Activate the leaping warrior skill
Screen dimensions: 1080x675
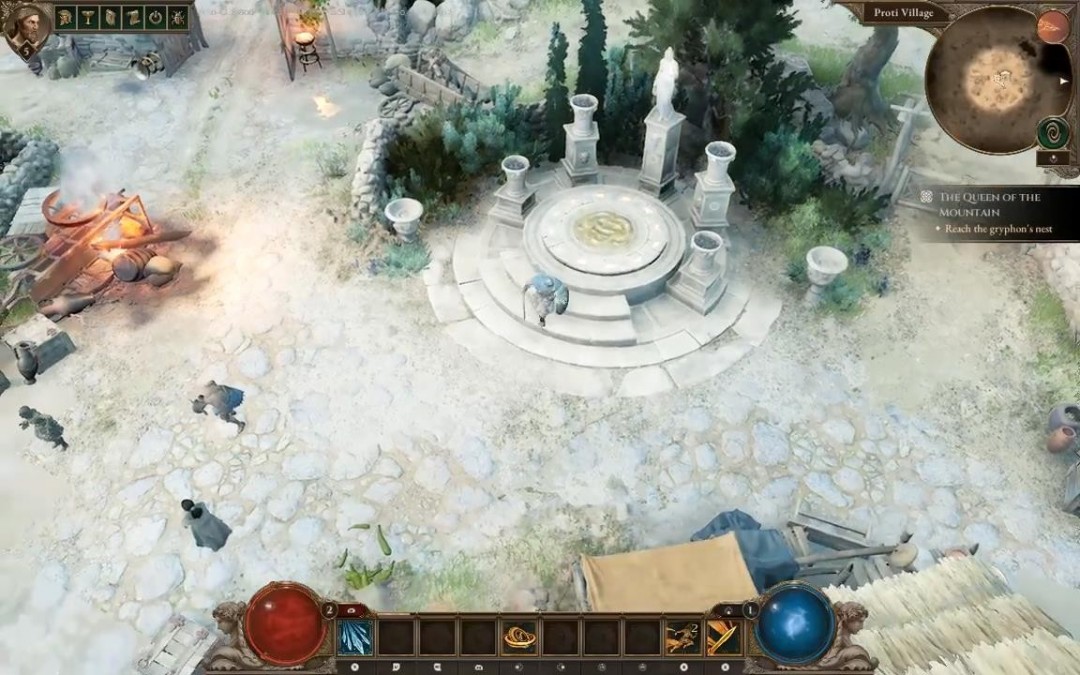(683, 636)
